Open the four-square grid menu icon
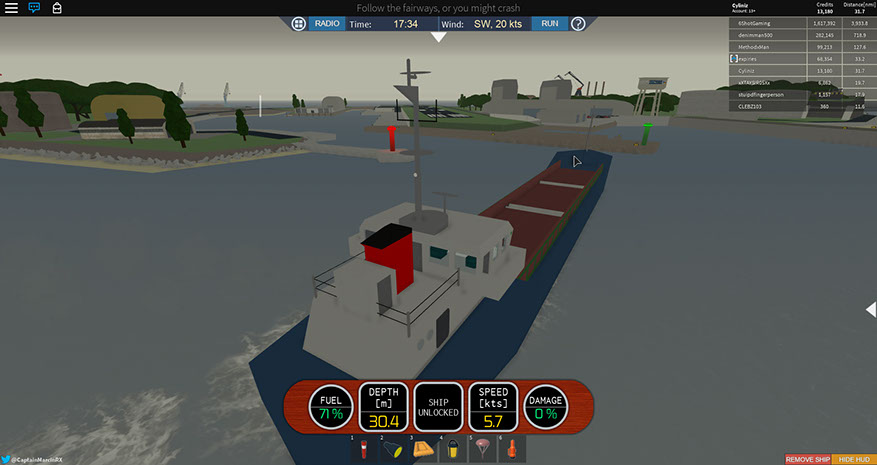This screenshot has height=465, width=877. click(299, 23)
